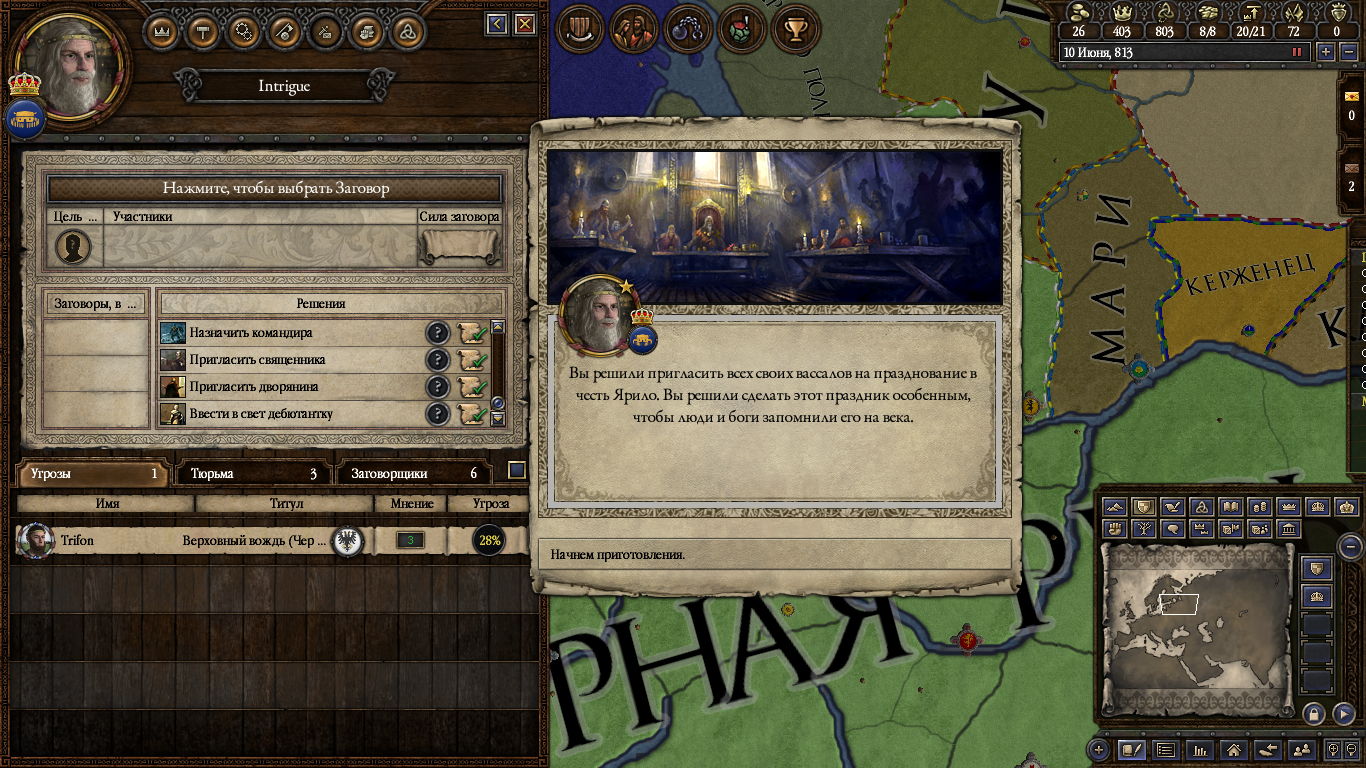Open the crown icon tab at top
The height and width of the screenshot is (768, 1366).
(161, 31)
